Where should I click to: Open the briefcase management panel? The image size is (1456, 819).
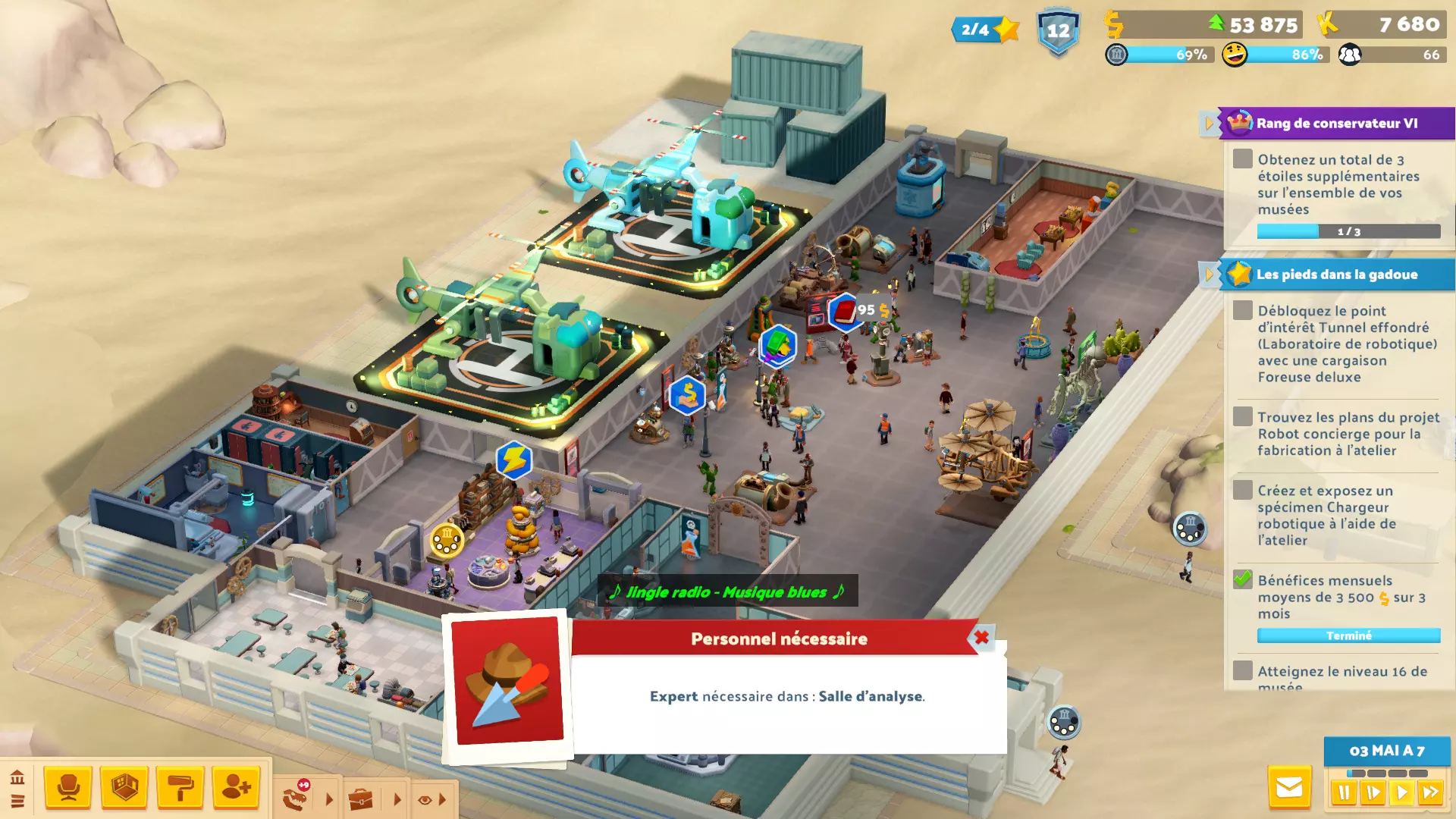pos(361,799)
